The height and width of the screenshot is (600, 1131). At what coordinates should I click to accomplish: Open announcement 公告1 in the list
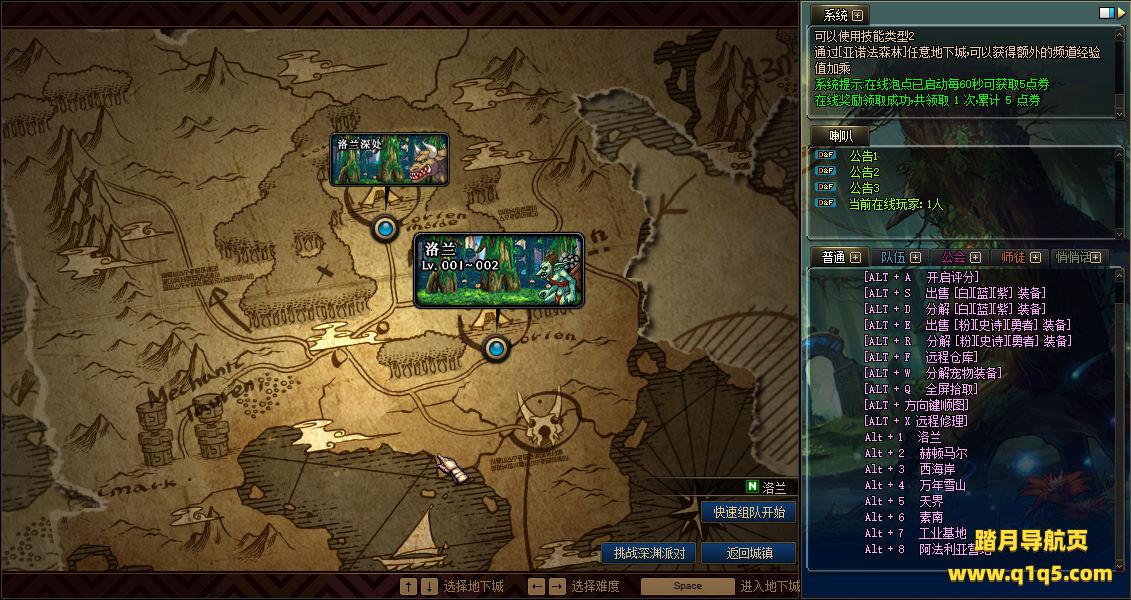click(x=863, y=156)
